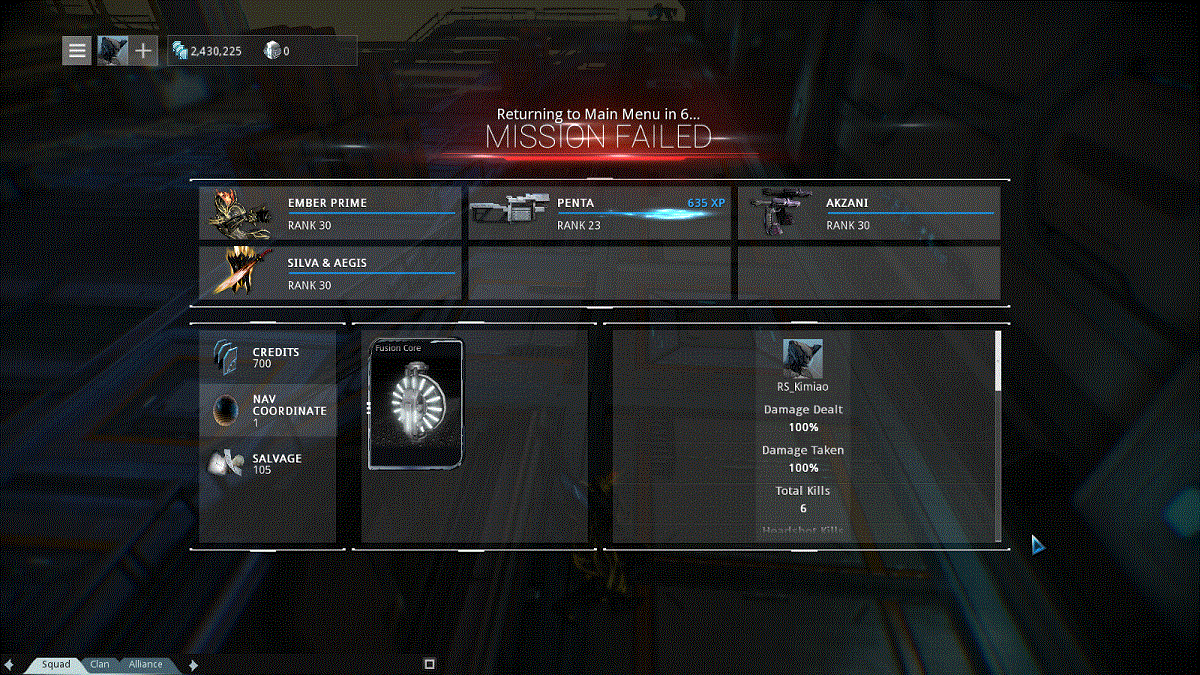Viewport: 1200px width, 675px height.
Task: Click the small square chat toggle
Action: 429,663
